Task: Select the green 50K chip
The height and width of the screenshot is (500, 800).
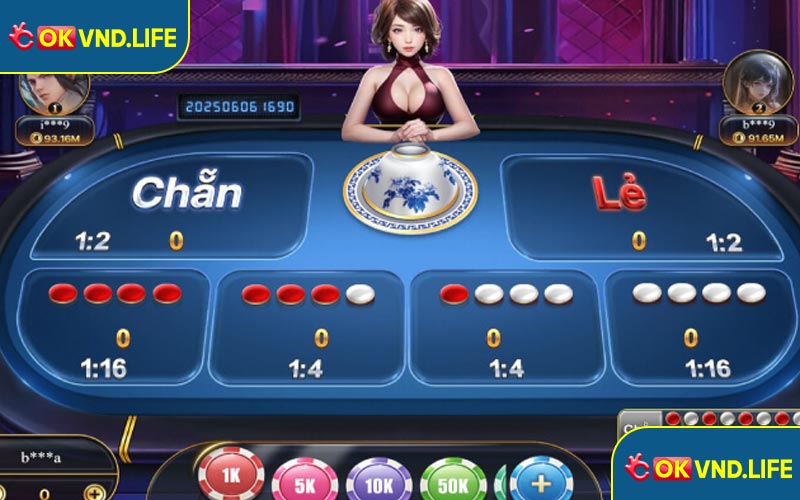Action: tap(452, 480)
